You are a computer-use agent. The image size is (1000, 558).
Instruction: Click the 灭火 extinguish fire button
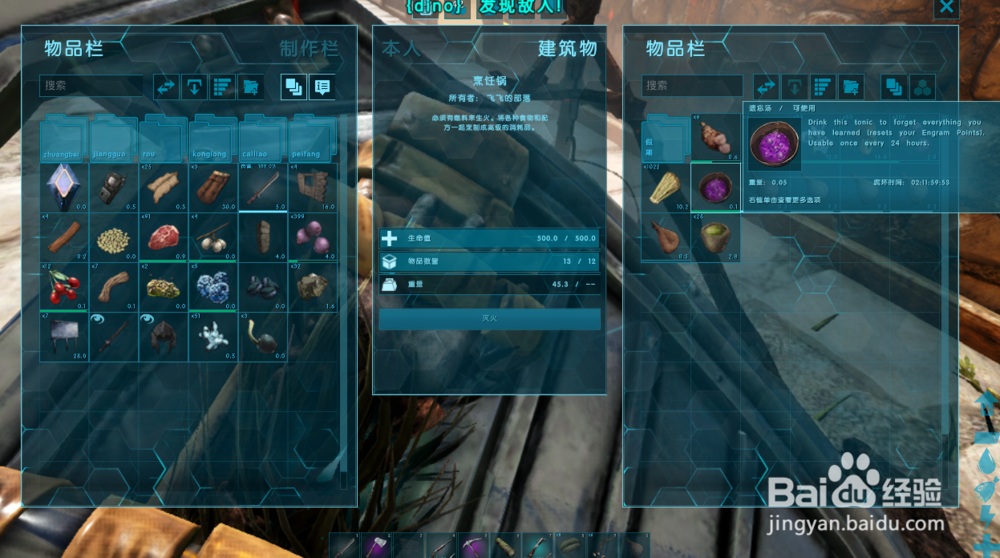[x=489, y=318]
